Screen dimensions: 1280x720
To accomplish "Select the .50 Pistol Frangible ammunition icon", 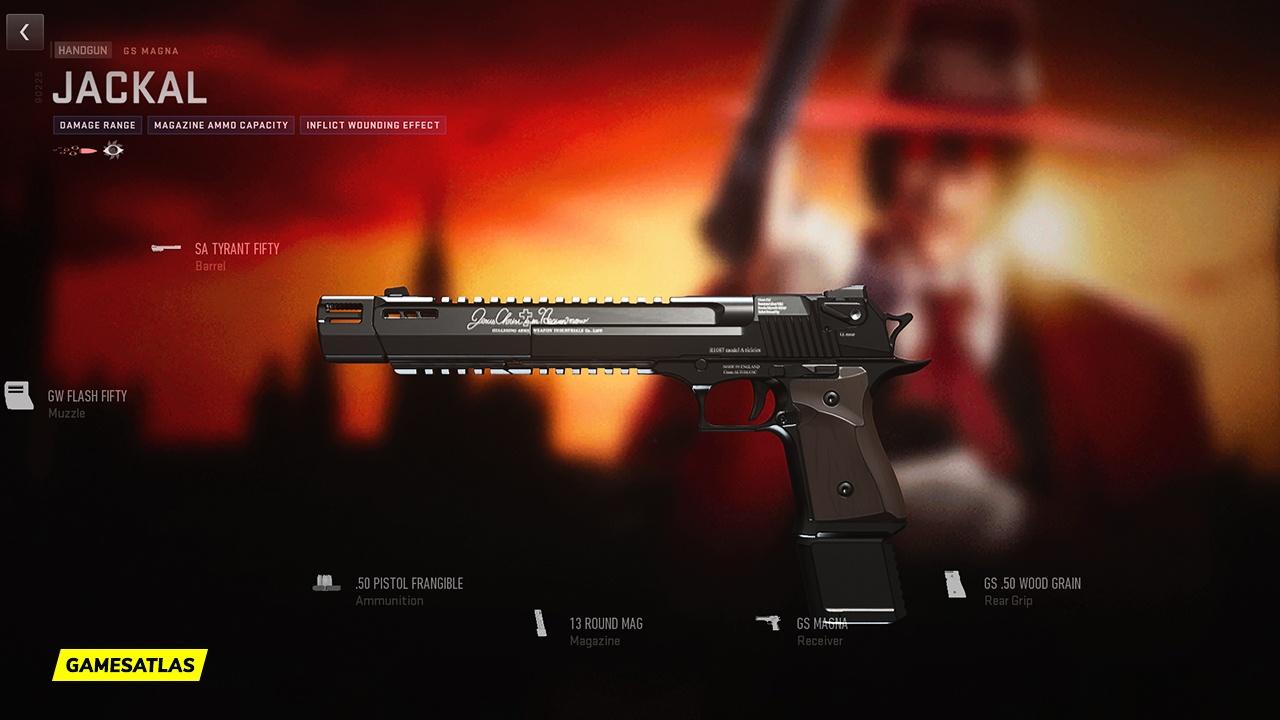I will click(x=326, y=581).
